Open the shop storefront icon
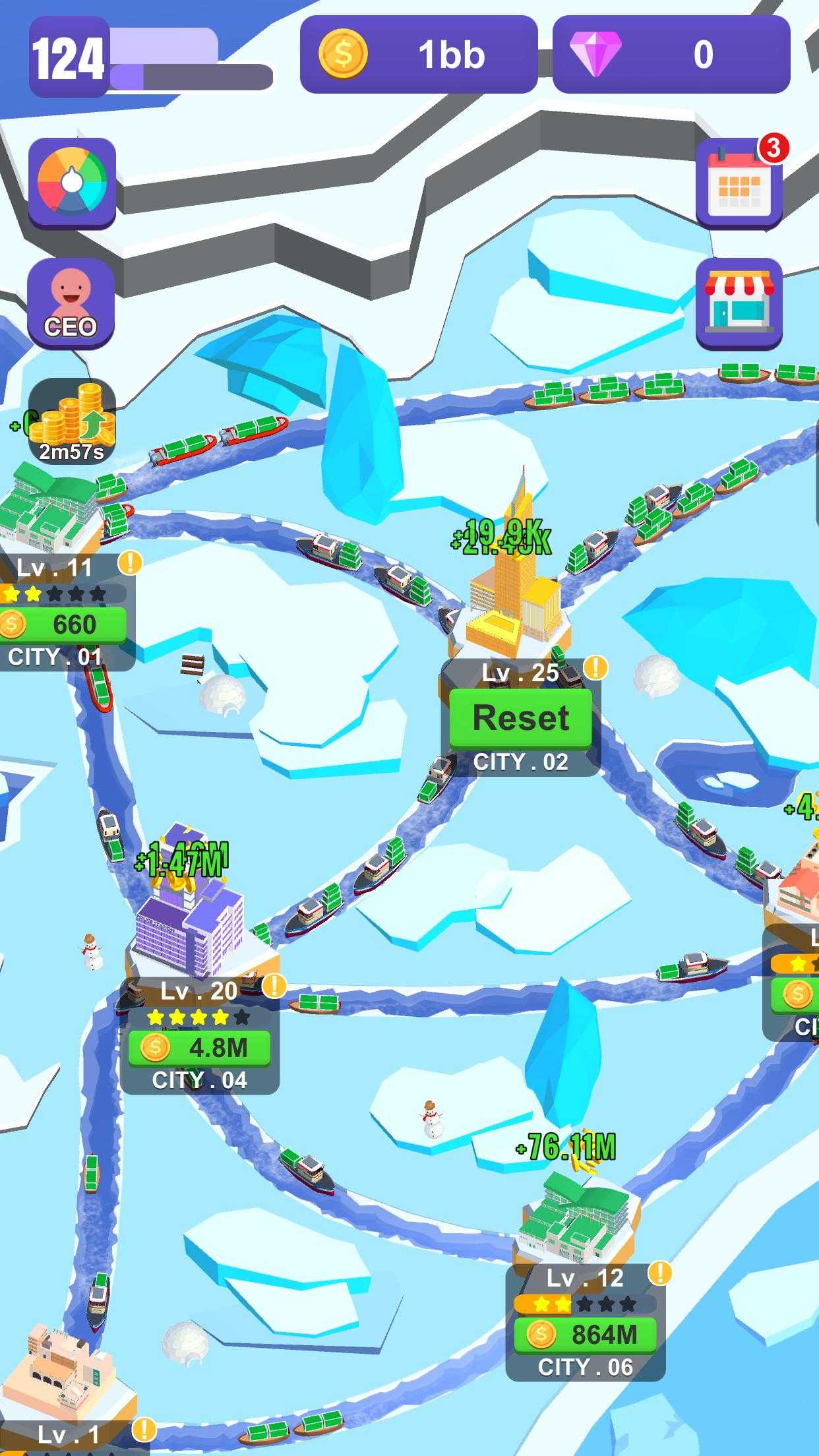The width and height of the screenshot is (819, 1456). 739,303
